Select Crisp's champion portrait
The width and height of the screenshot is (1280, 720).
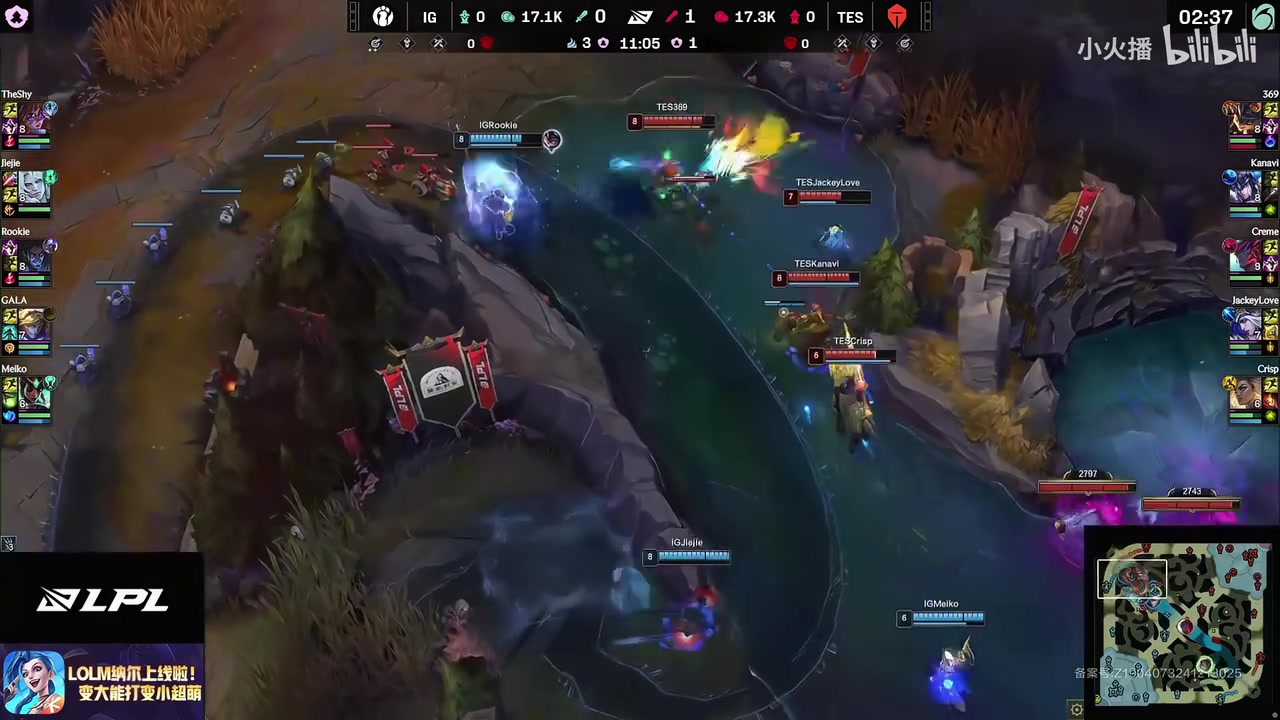point(1245,393)
